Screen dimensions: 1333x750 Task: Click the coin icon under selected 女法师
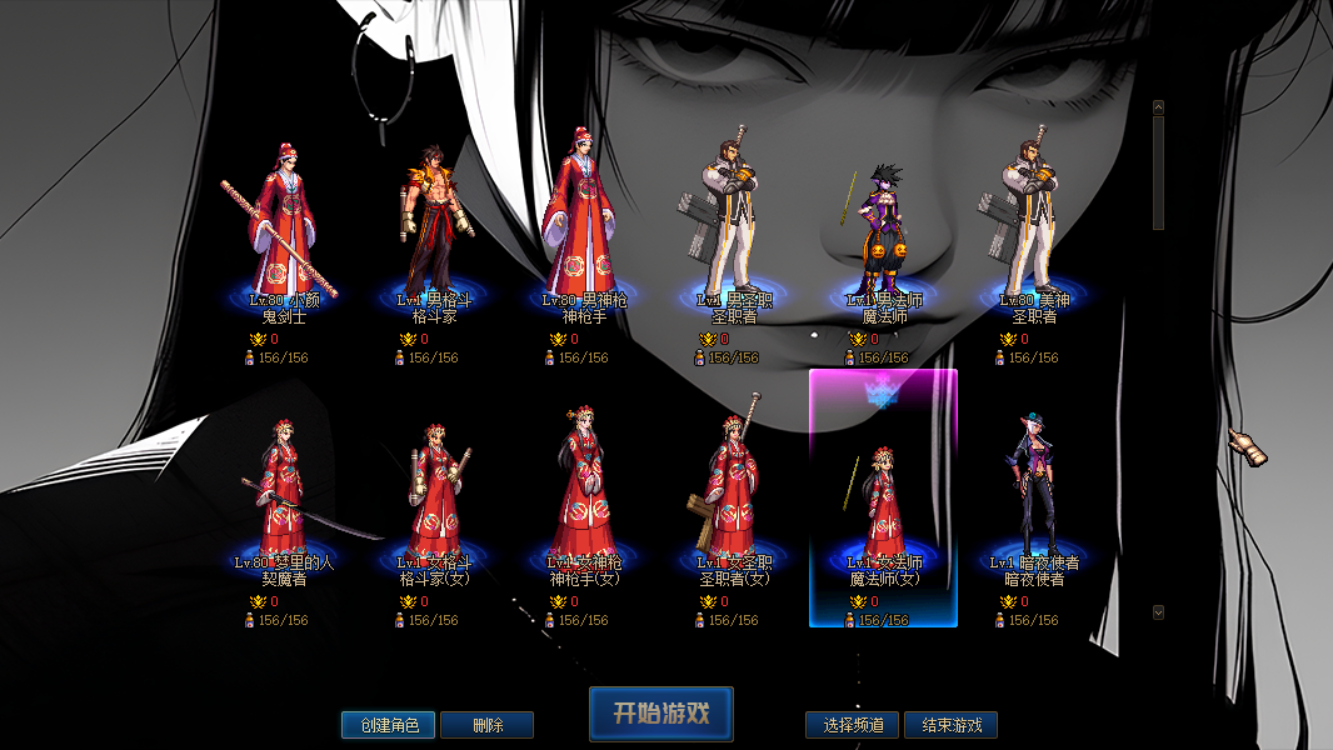point(858,602)
